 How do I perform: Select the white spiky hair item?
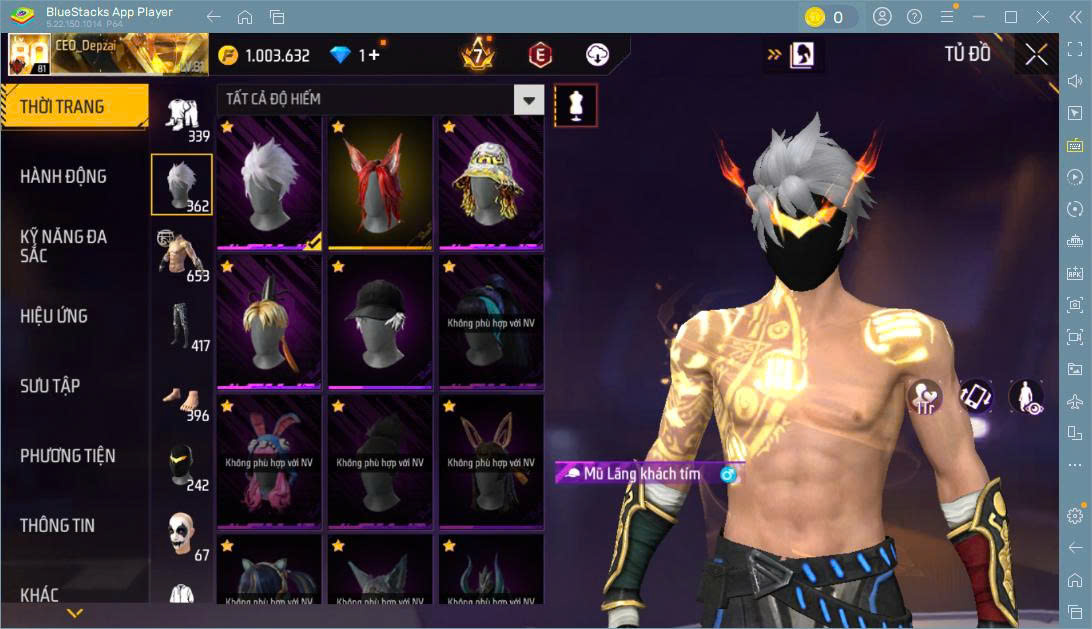click(x=269, y=182)
